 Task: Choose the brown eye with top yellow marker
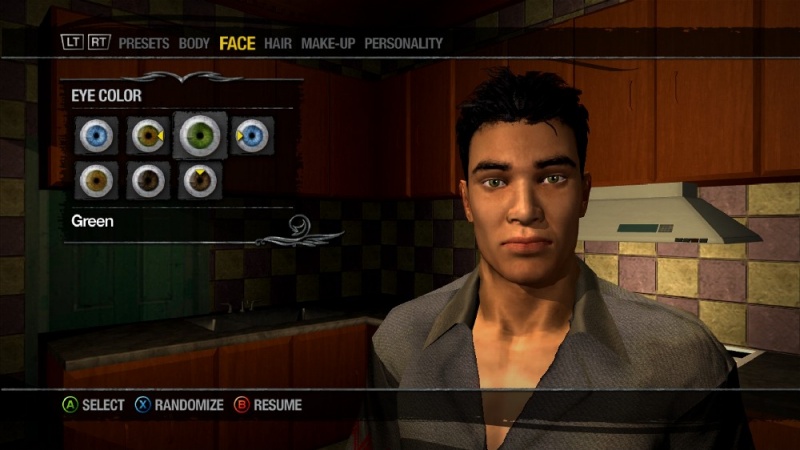click(x=200, y=180)
